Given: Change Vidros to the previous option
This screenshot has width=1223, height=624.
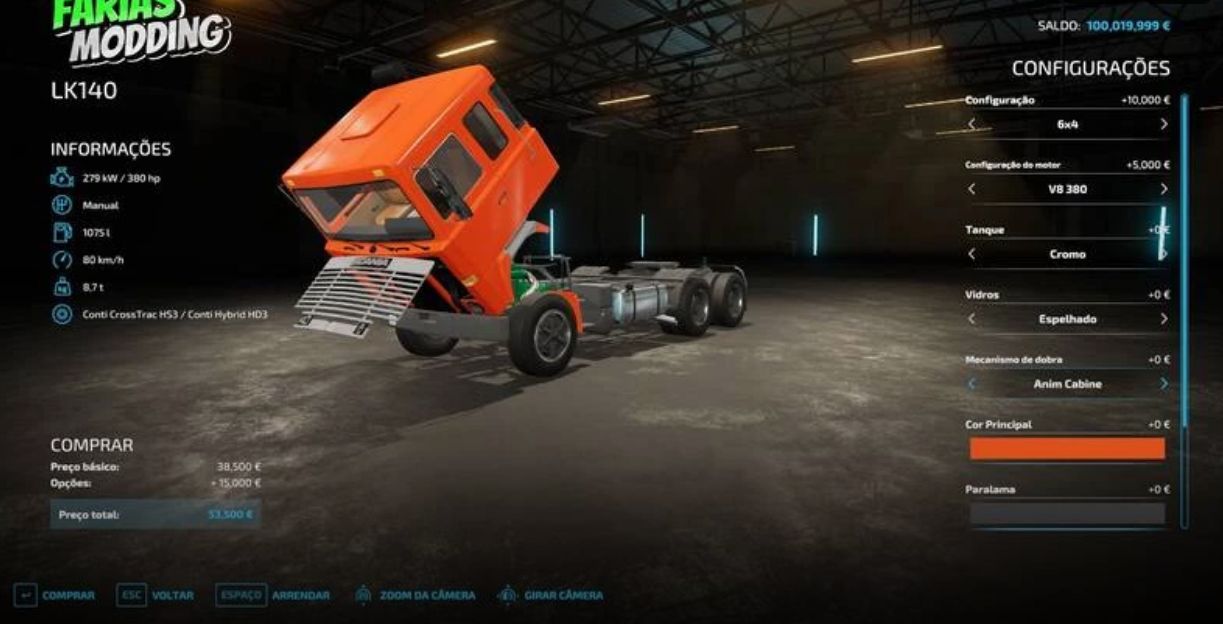Looking at the screenshot, I should click(971, 319).
